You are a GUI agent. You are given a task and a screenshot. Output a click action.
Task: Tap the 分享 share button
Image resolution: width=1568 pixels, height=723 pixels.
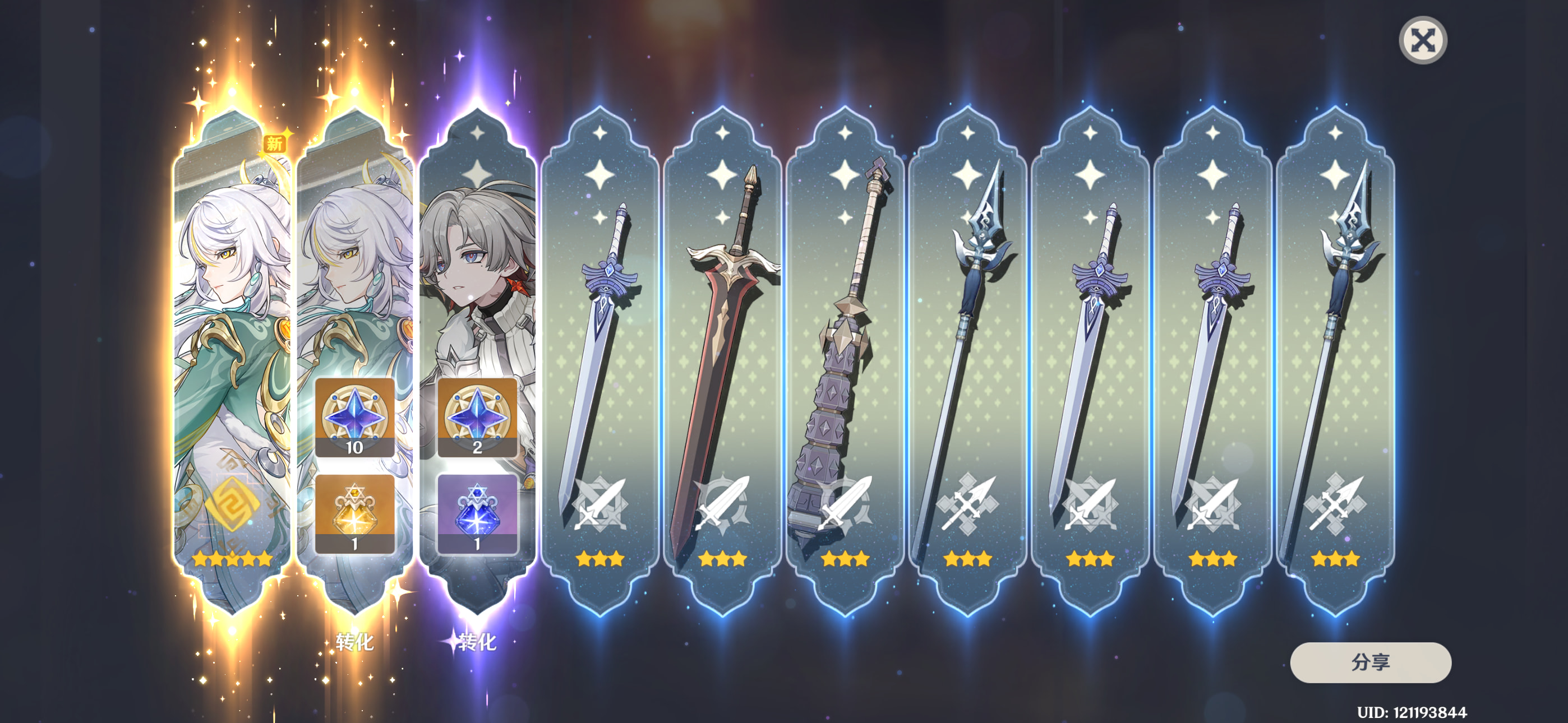click(x=1370, y=662)
